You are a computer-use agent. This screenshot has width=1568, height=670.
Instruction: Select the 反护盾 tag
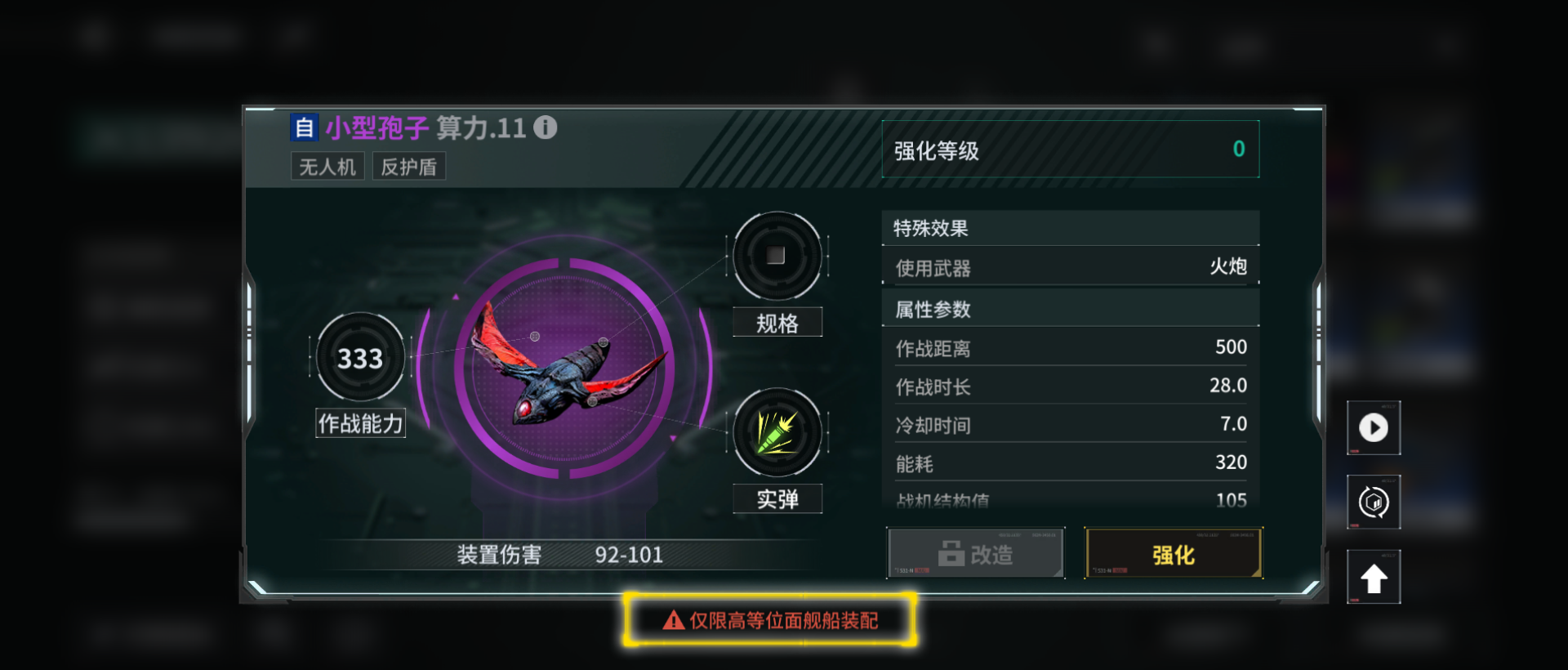(x=408, y=166)
